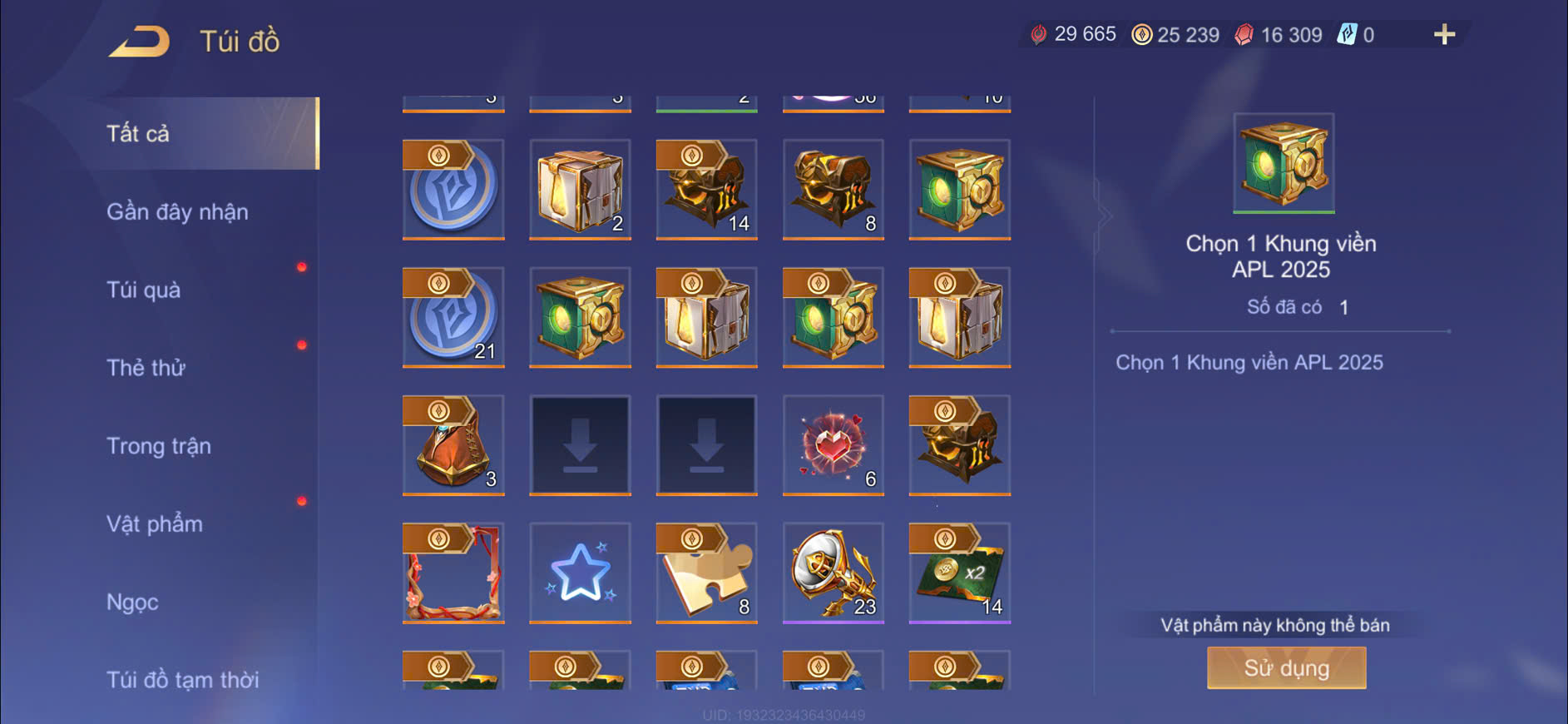Select the golden puzzle piece item

tap(706, 573)
